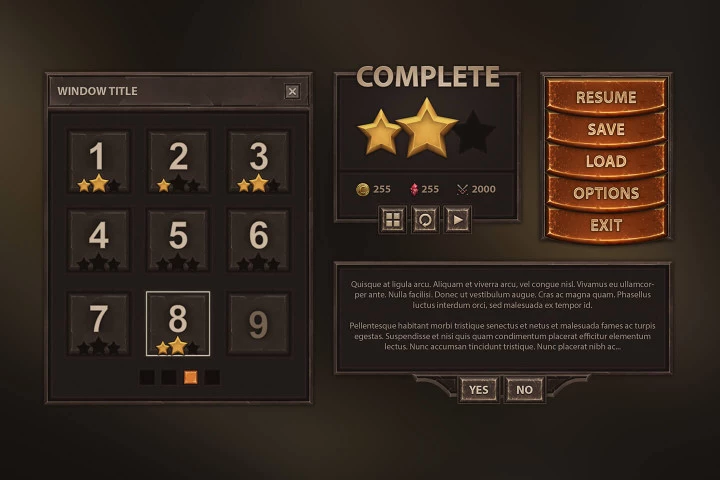The image size is (720, 480).
Task: Select the Load menu entry
Action: pos(606,161)
